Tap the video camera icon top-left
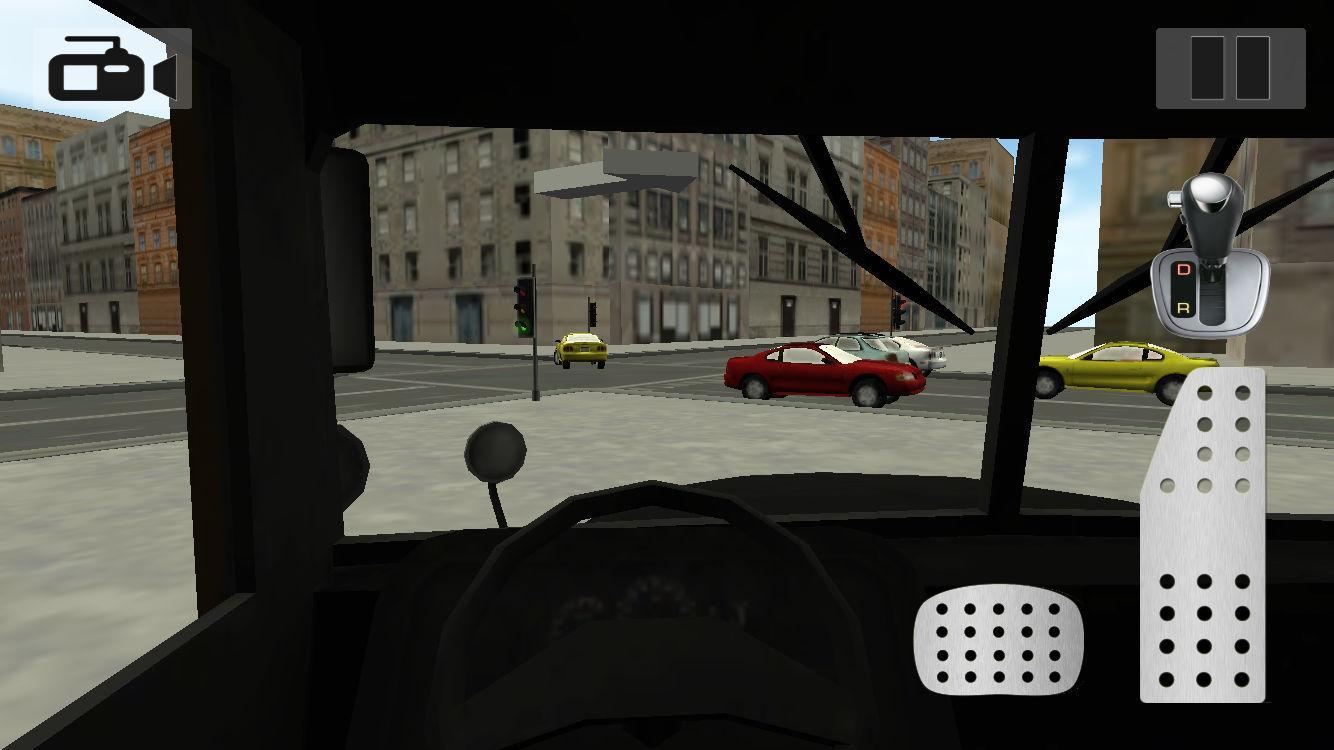1334x750 pixels. (110, 65)
